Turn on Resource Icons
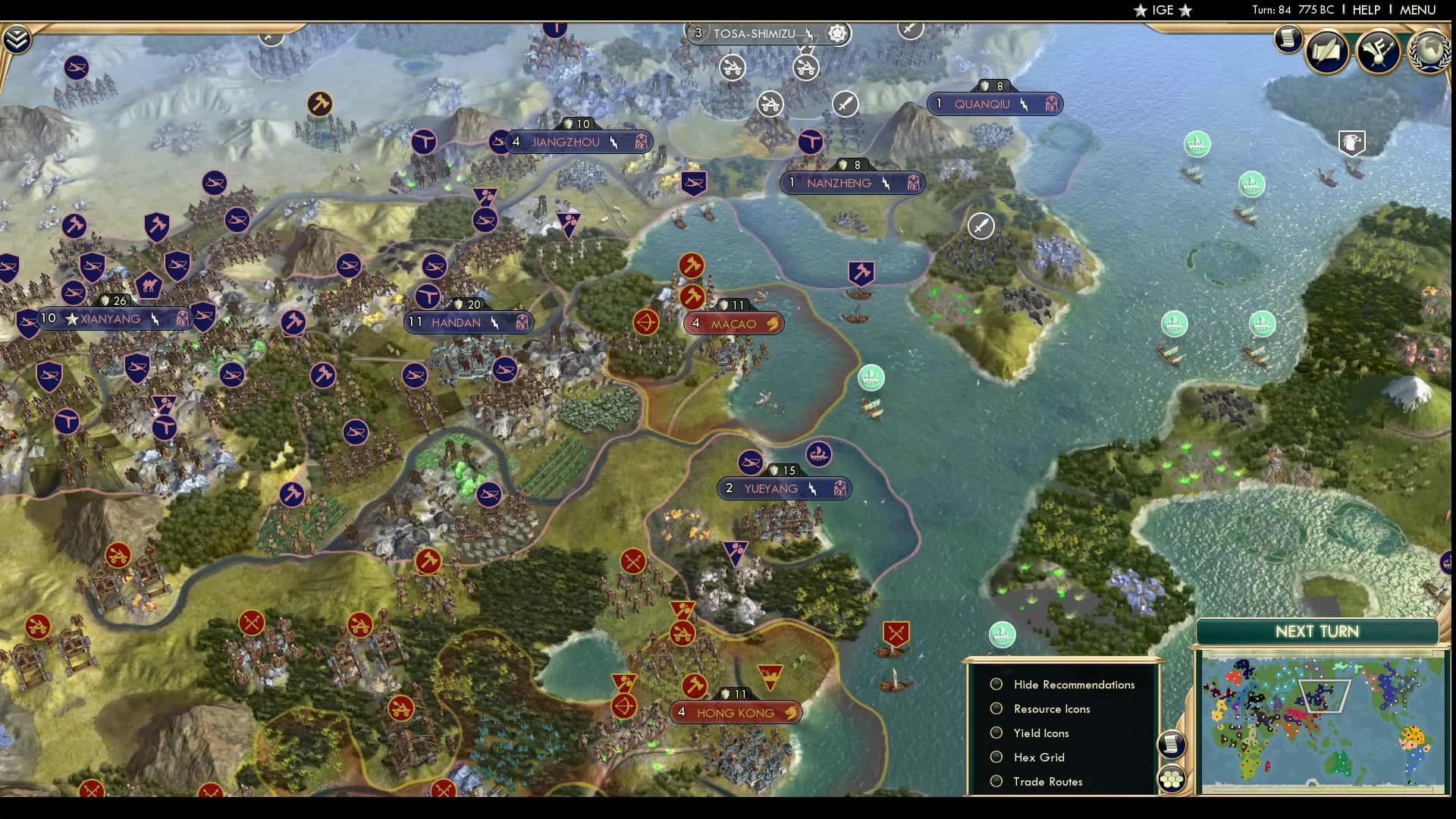This screenshot has width=1456, height=819. 996,708
